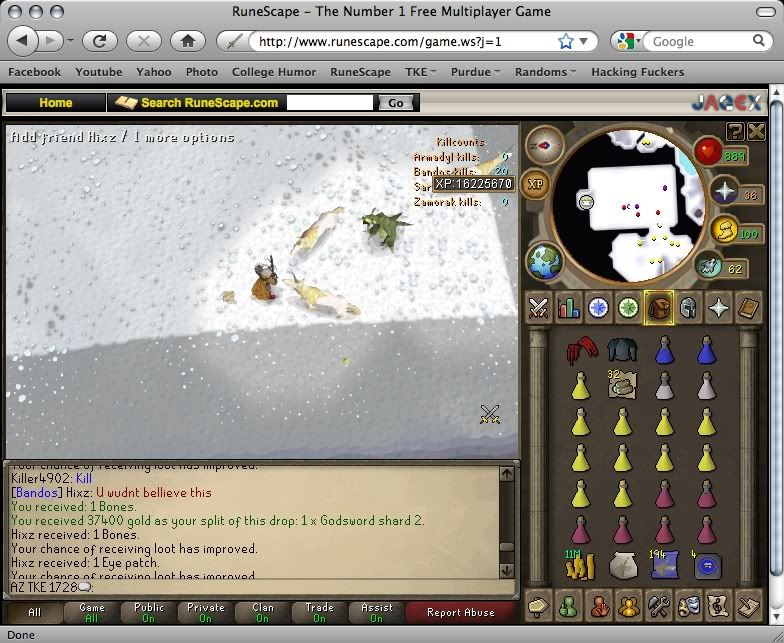Toggle the Trade chat filter
The image size is (784, 643).
pyautogui.click(x=320, y=612)
